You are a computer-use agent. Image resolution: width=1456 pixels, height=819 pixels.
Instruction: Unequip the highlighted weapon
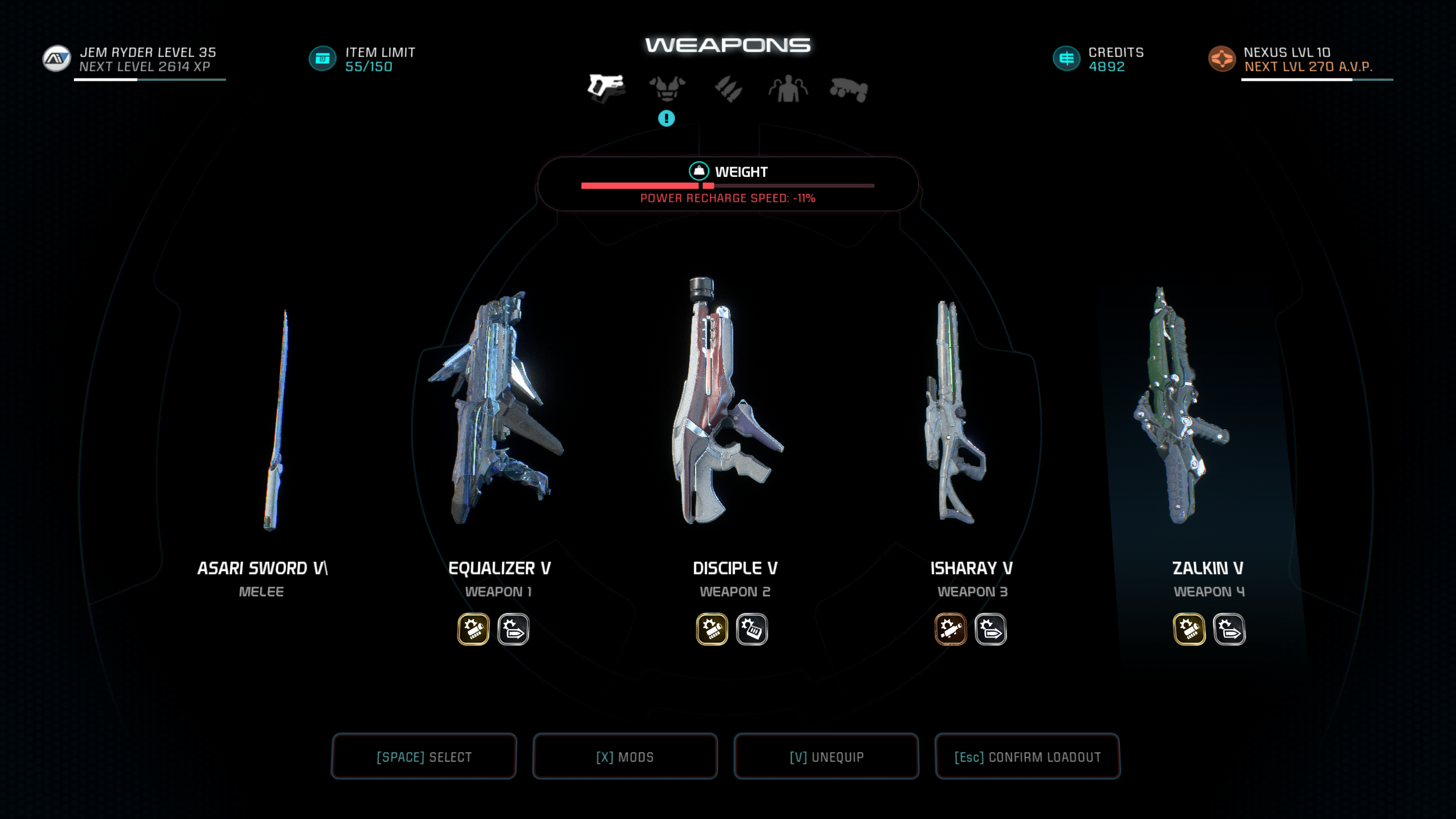coord(826,756)
